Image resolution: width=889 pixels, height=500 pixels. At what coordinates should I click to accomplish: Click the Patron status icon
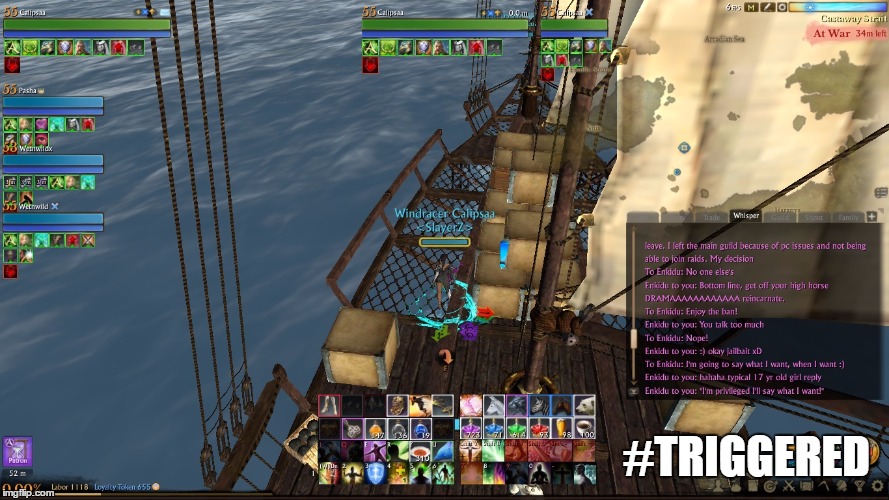pyautogui.click(x=19, y=451)
